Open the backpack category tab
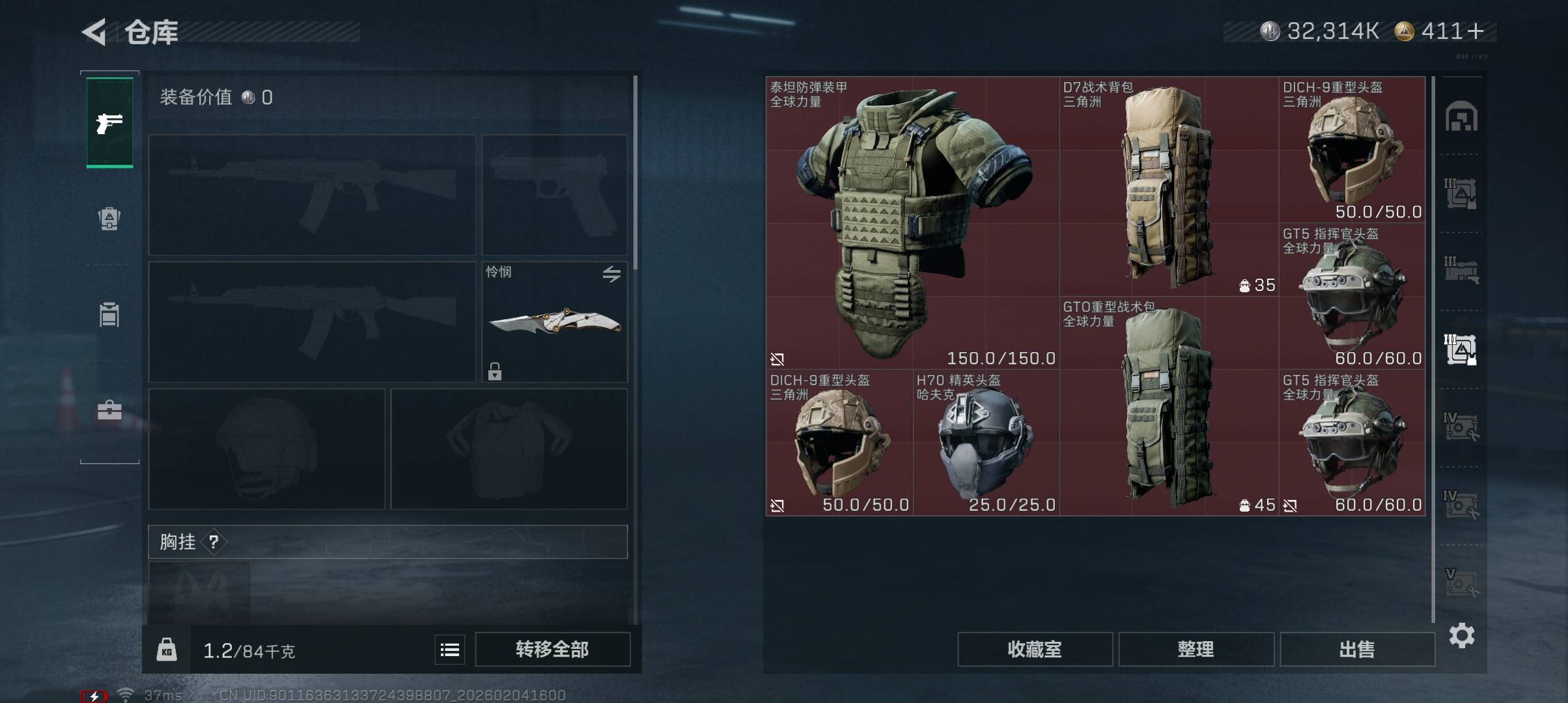 pyautogui.click(x=109, y=219)
